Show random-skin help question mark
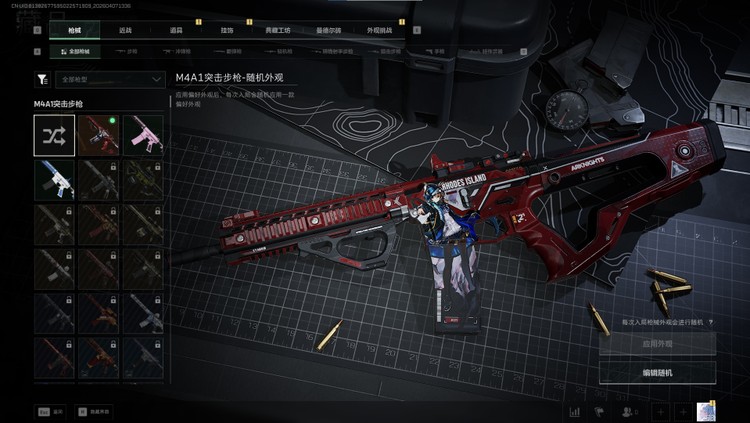Viewport: 750px width, 423px height. pos(712,322)
